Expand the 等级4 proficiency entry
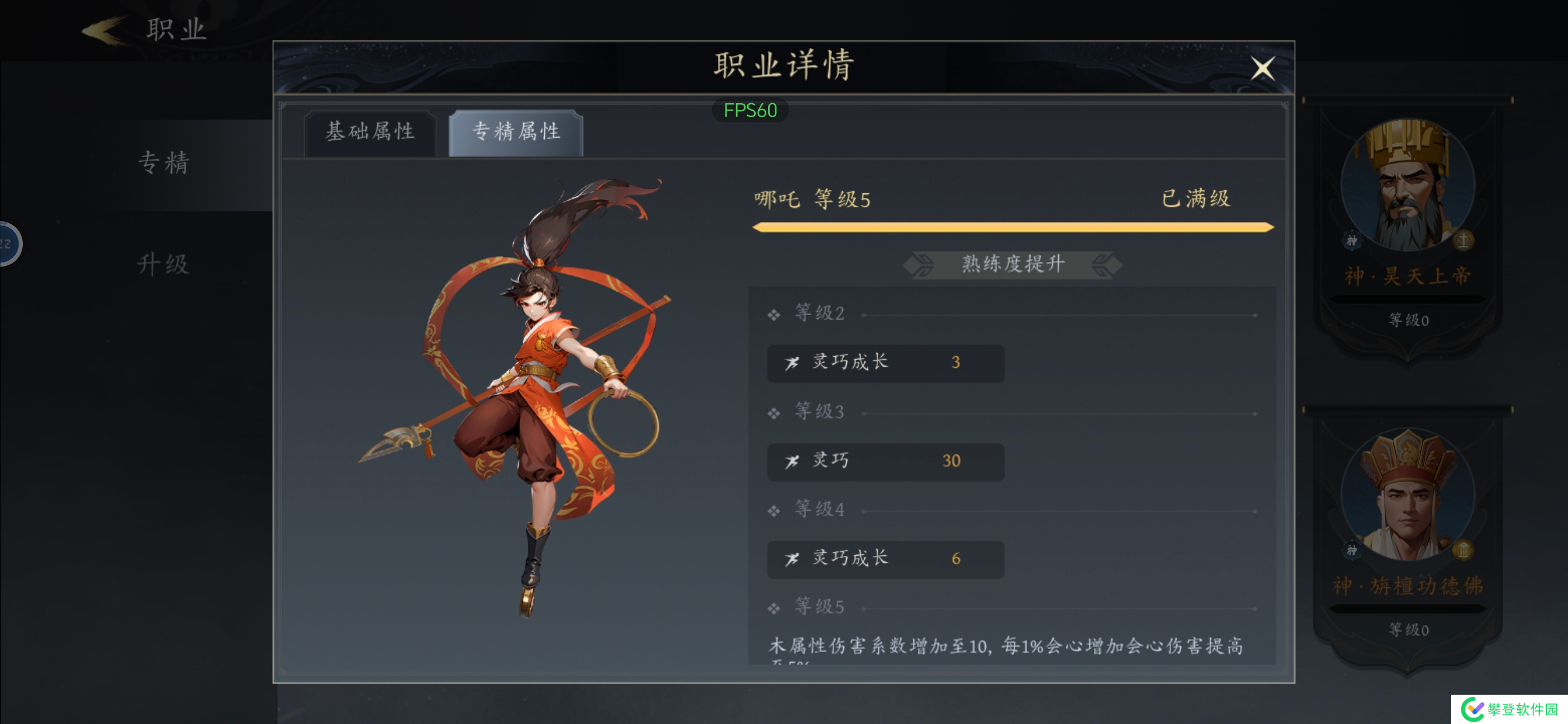The image size is (1568, 724). tap(819, 509)
